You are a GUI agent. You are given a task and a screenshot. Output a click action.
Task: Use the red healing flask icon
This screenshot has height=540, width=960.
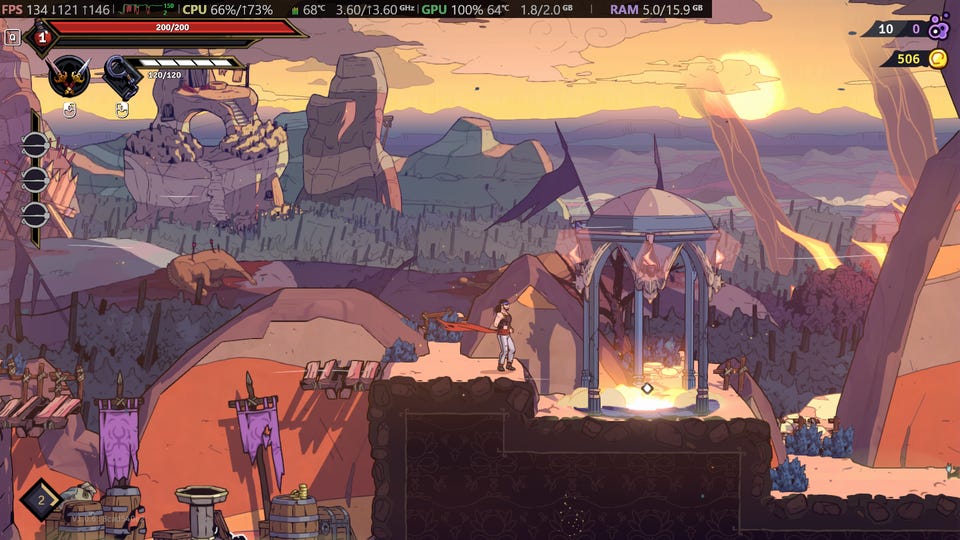coord(41,37)
